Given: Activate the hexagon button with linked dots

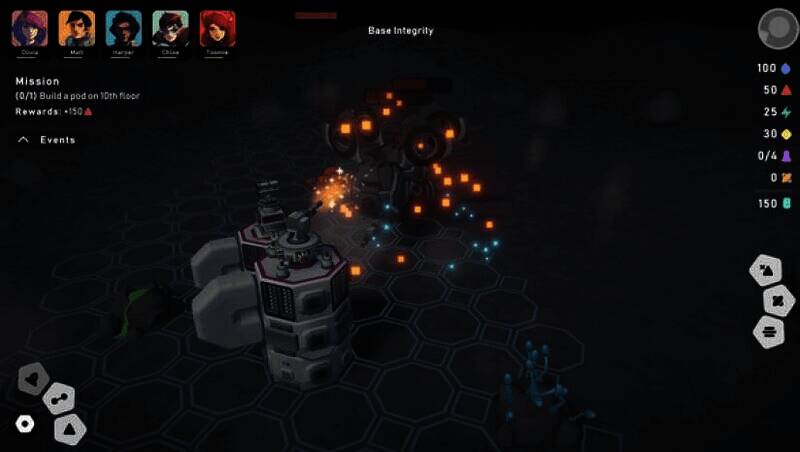Looking at the screenshot, I should (59, 399).
